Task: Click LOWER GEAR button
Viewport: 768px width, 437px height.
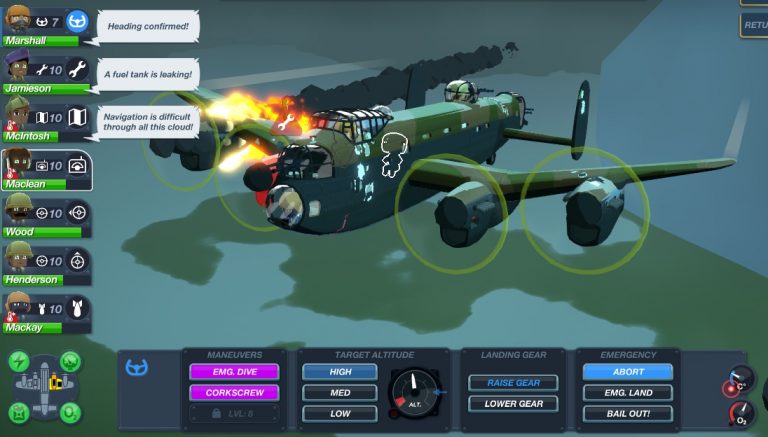Action: click(x=513, y=403)
